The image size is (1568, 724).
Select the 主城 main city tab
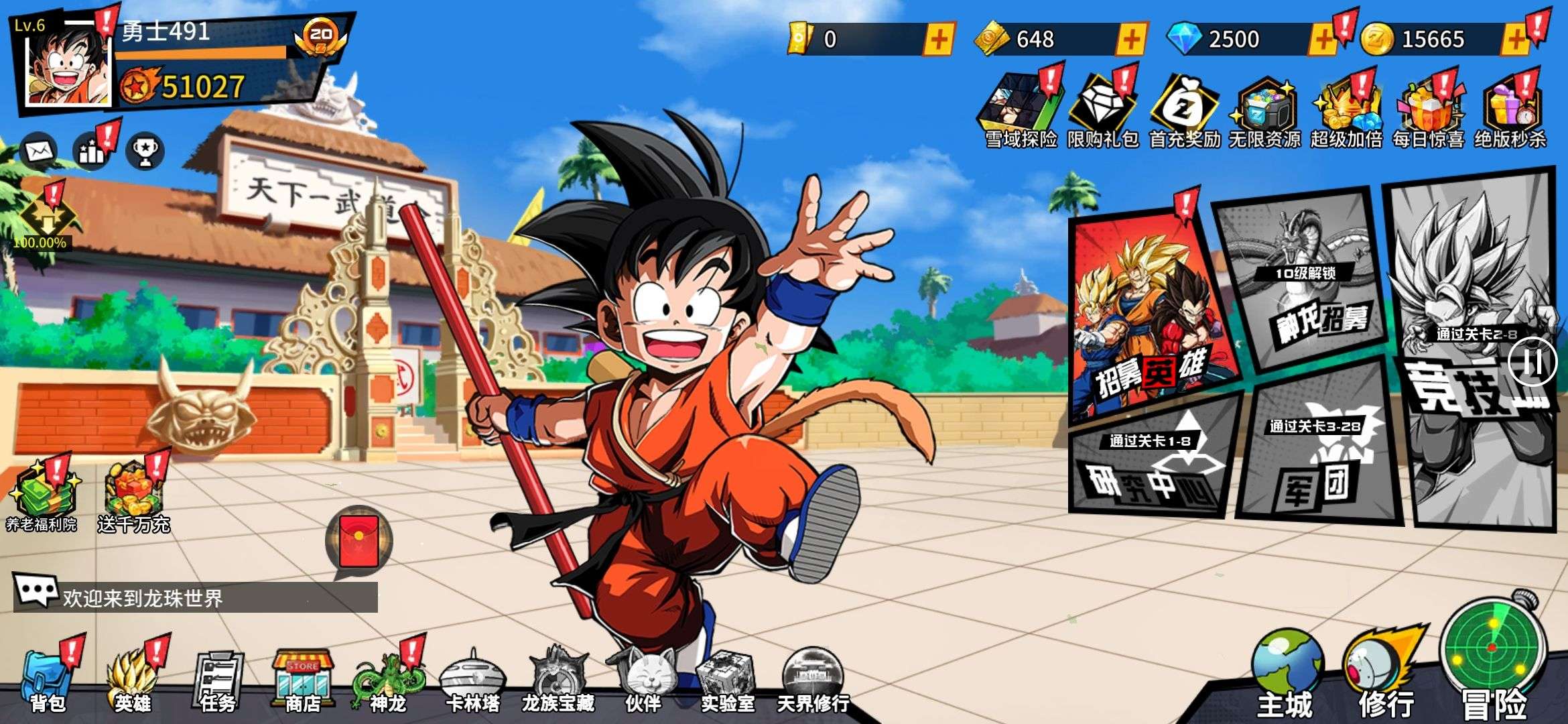click(1285, 674)
